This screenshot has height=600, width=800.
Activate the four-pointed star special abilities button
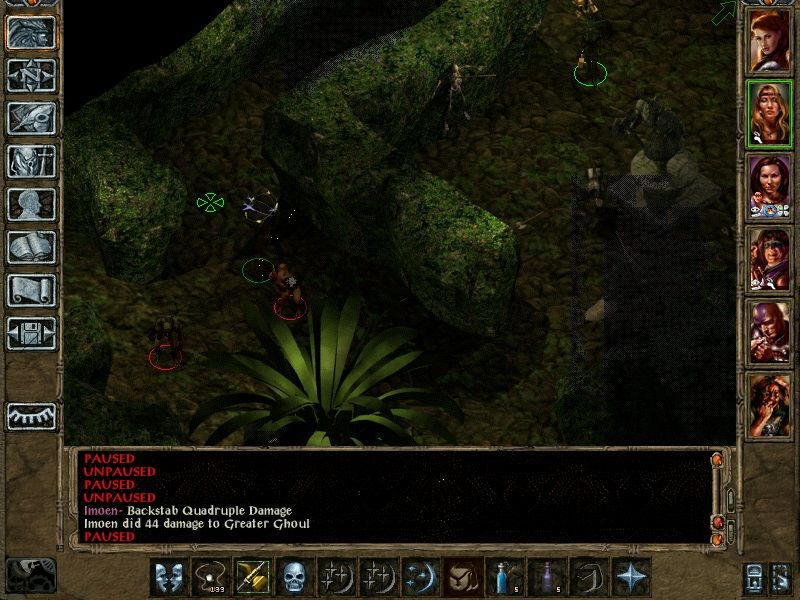click(629, 577)
